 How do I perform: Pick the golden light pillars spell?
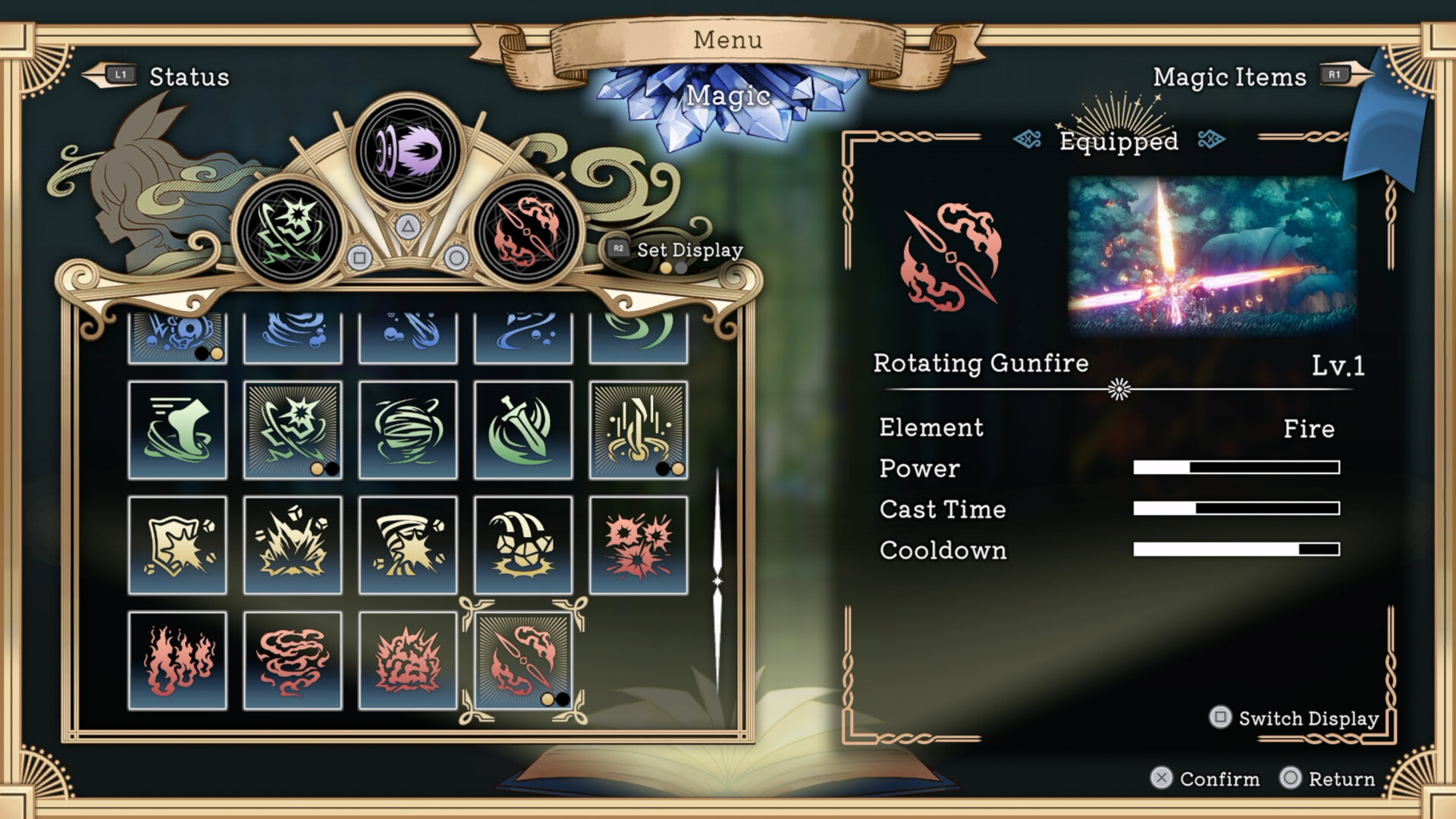point(639,430)
